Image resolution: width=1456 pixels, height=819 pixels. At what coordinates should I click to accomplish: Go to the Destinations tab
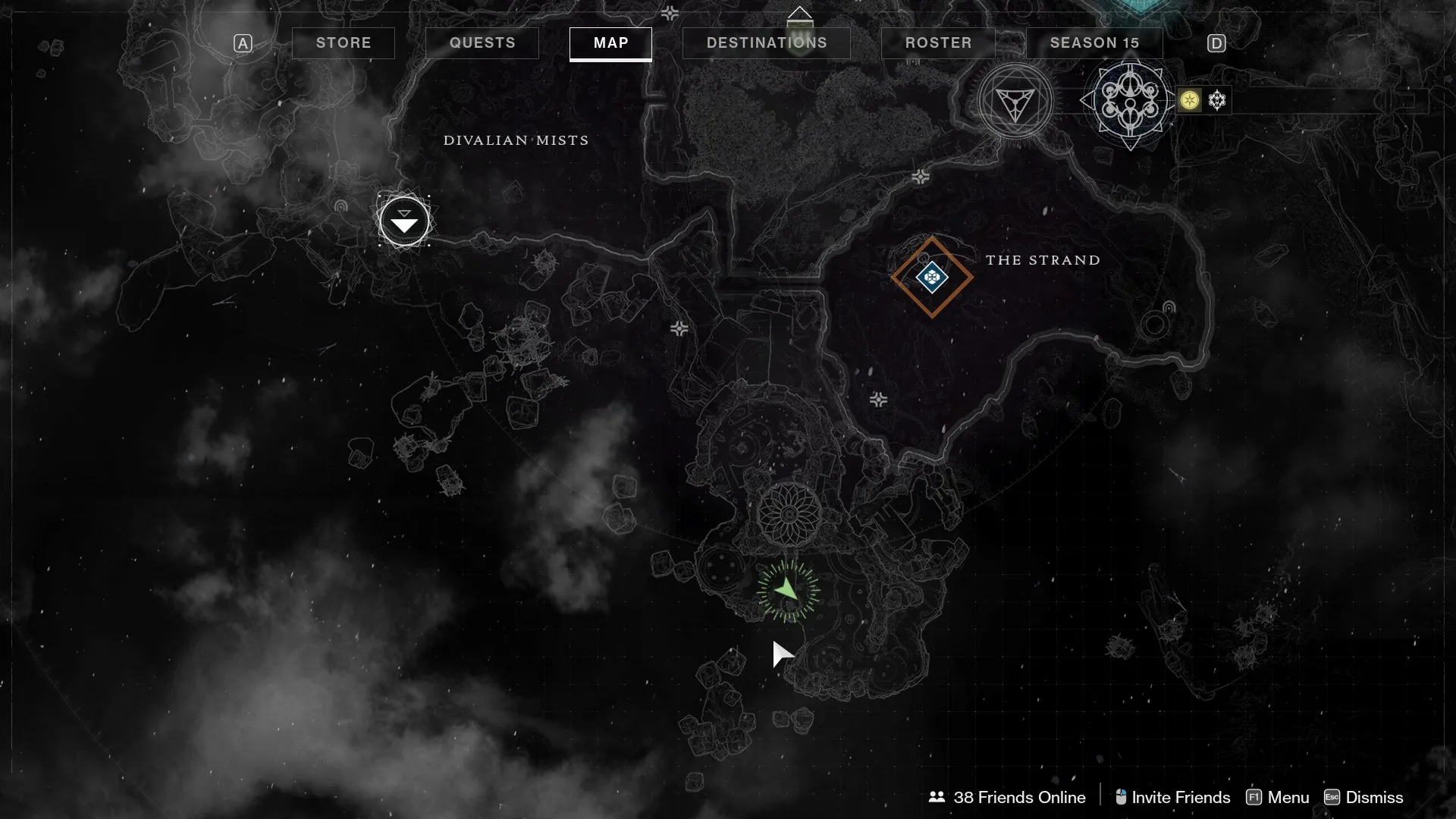click(767, 43)
